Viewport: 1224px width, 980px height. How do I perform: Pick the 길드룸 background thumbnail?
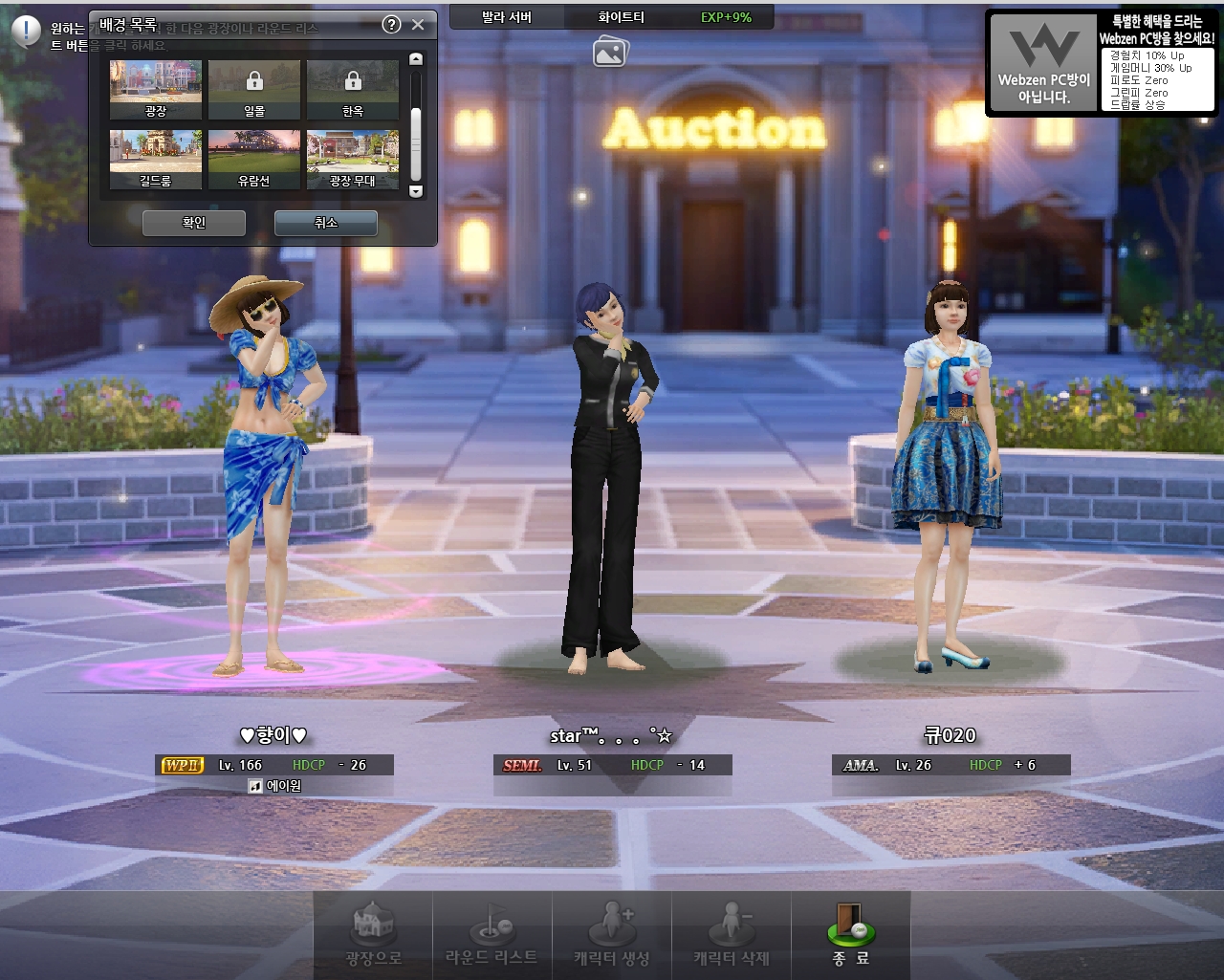point(156,159)
